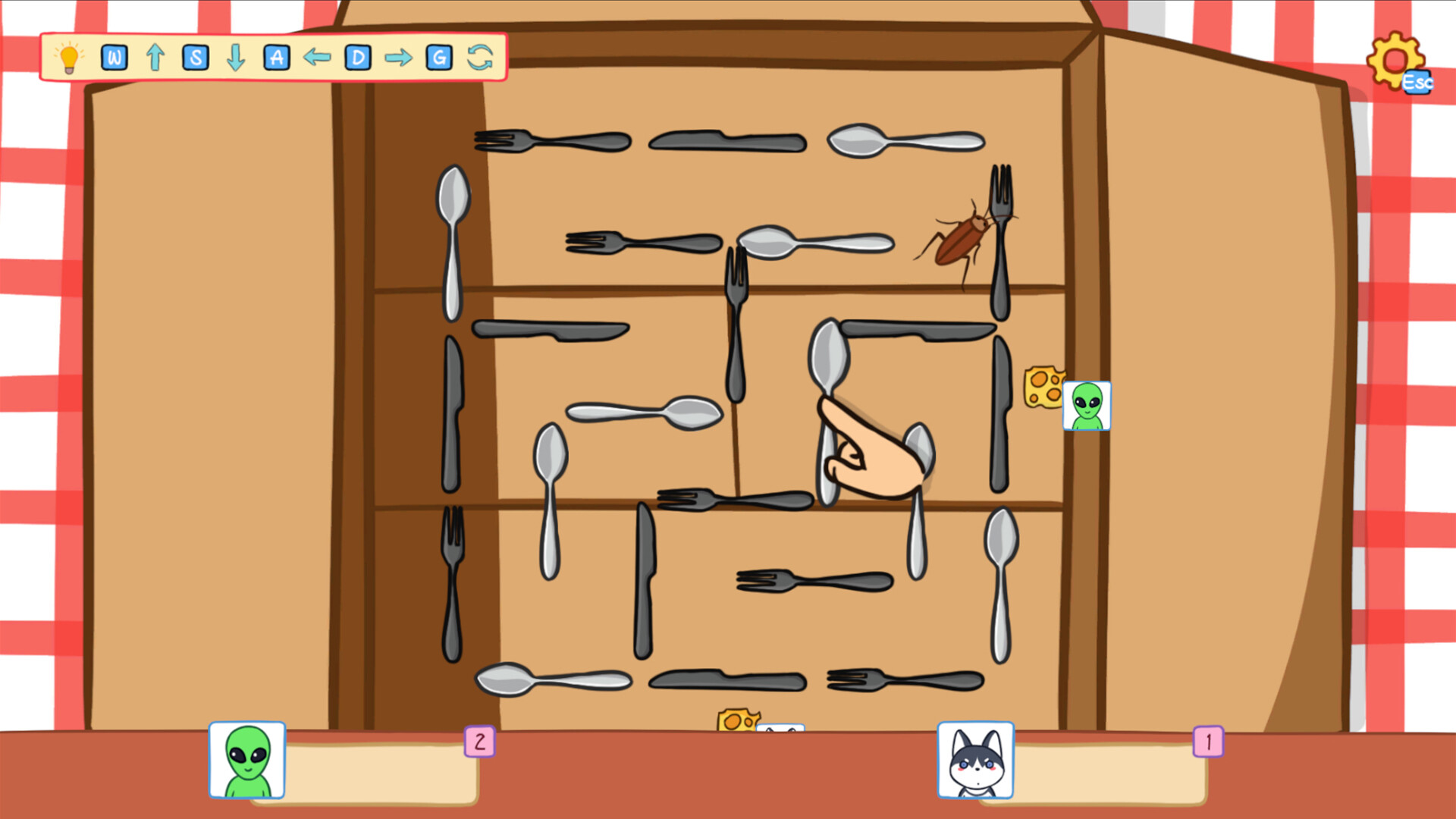The width and height of the screenshot is (1456, 819).
Task: Click the W key icon in the toolbar
Action: click(x=115, y=55)
